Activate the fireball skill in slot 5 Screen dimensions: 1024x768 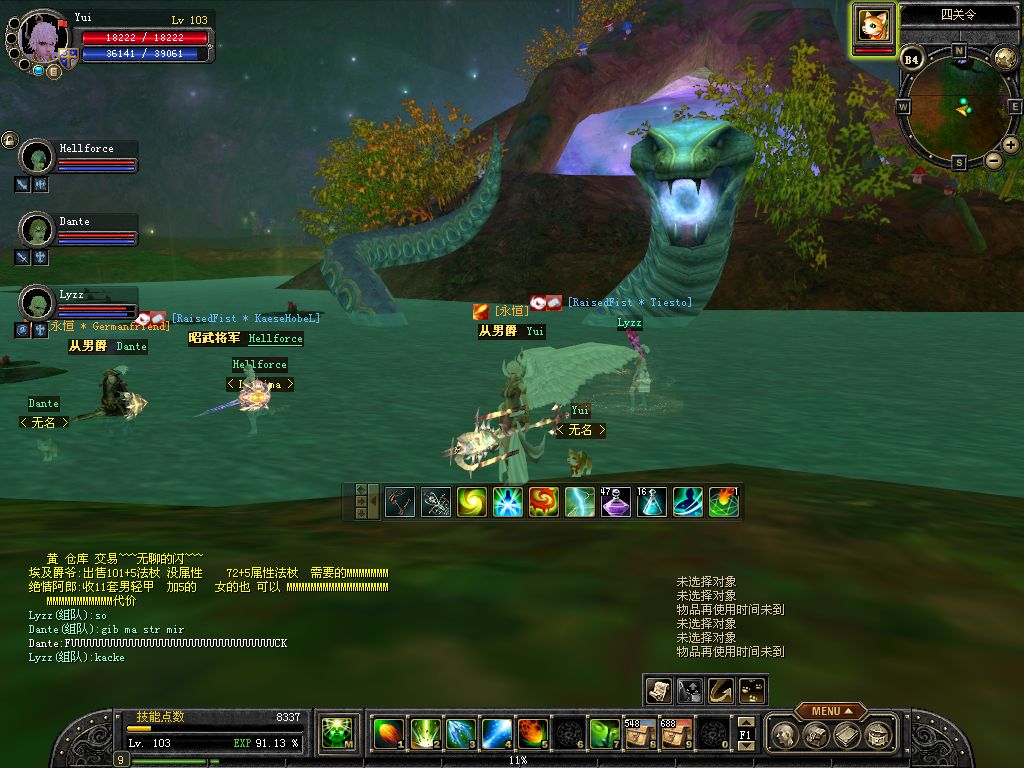click(x=533, y=734)
